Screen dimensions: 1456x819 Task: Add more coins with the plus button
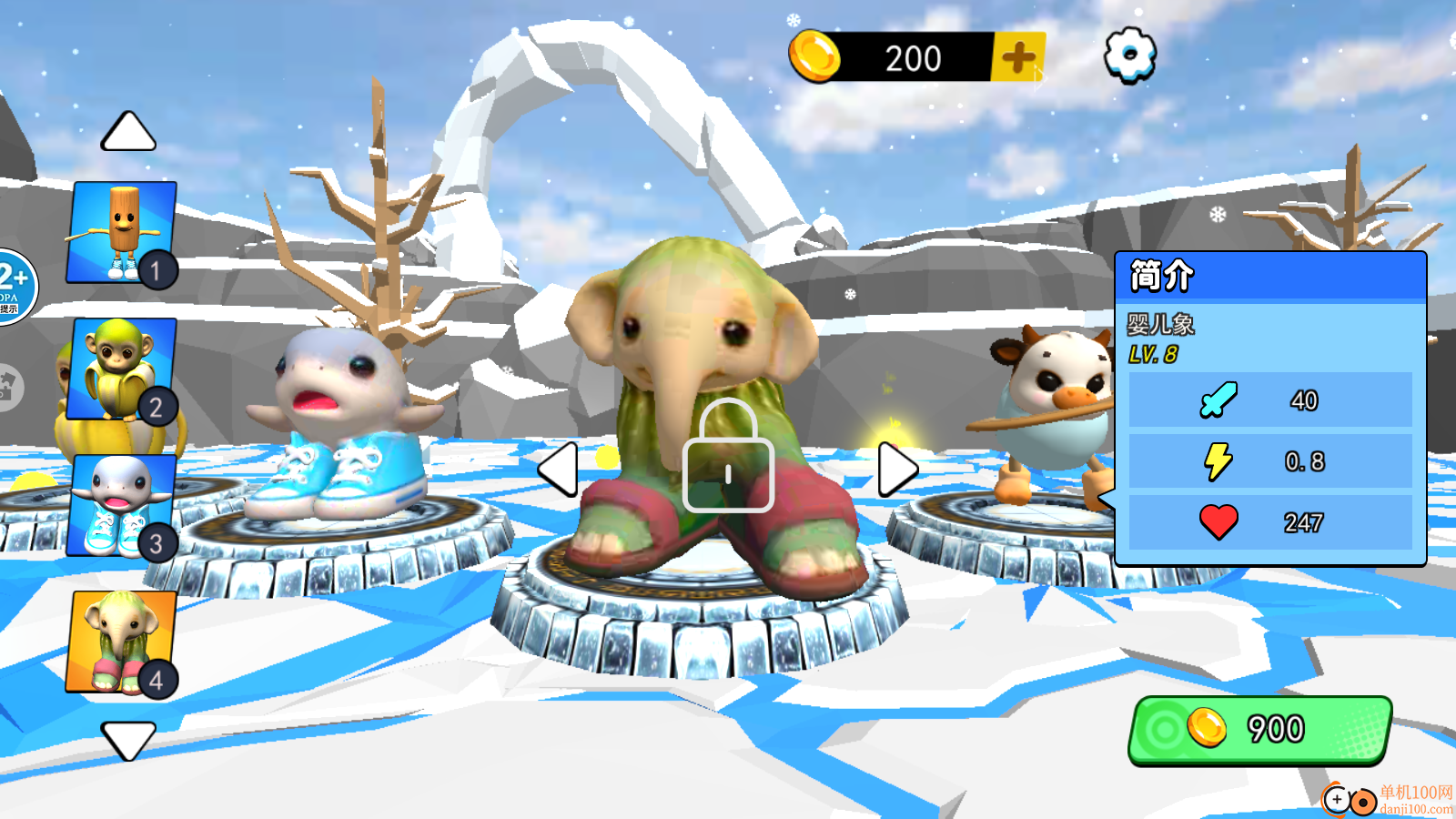click(1018, 57)
